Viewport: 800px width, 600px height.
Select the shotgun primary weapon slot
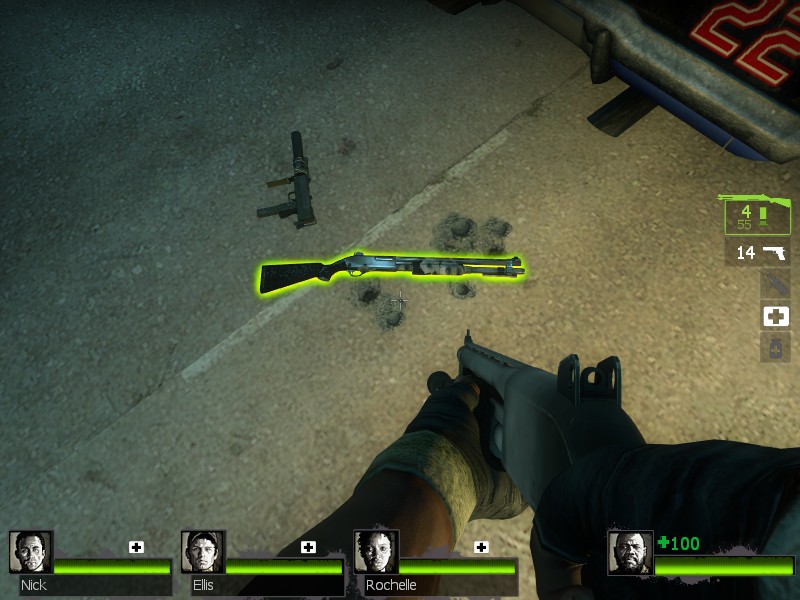757,213
